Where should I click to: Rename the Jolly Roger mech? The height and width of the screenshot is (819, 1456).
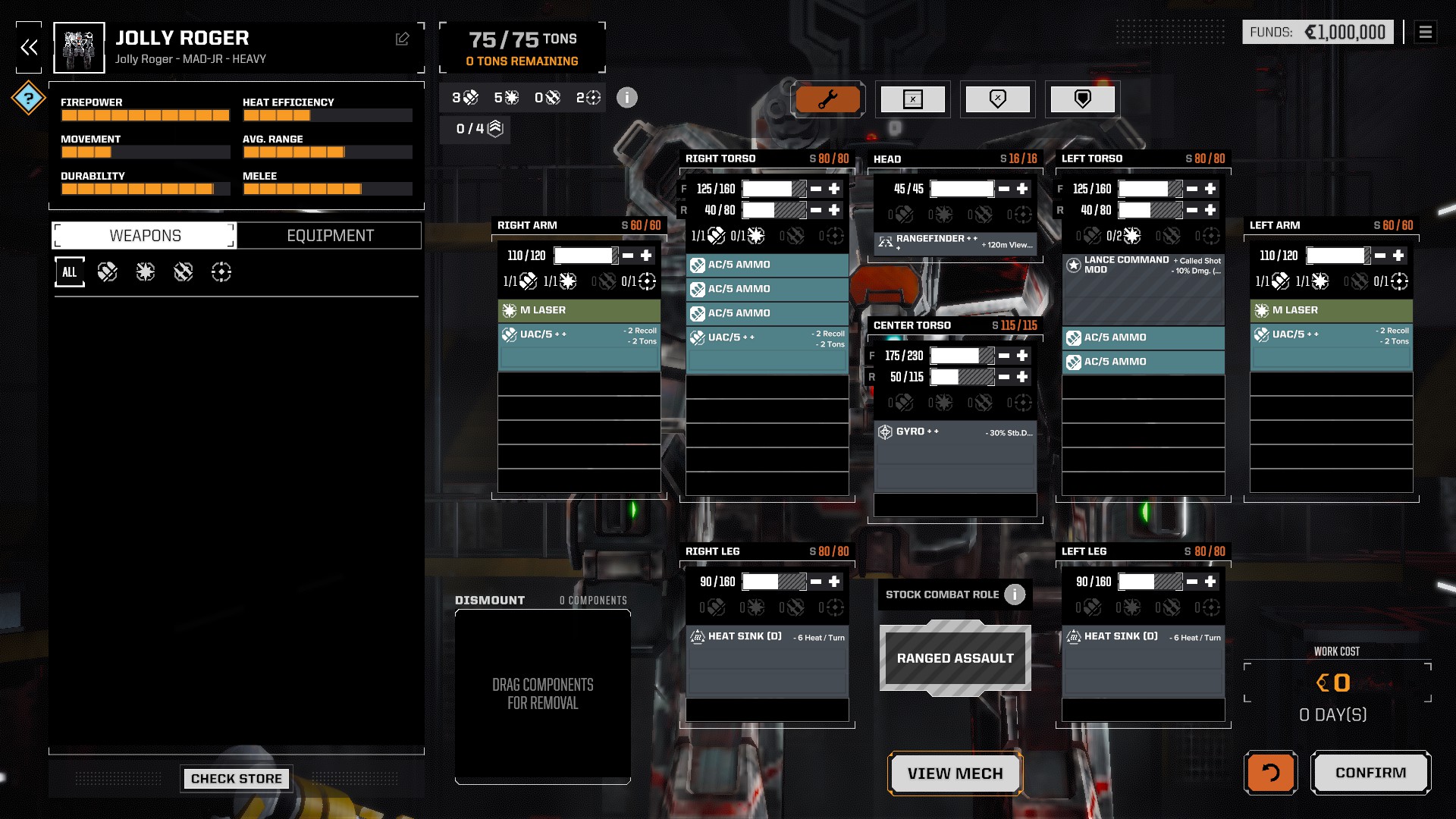(x=402, y=39)
